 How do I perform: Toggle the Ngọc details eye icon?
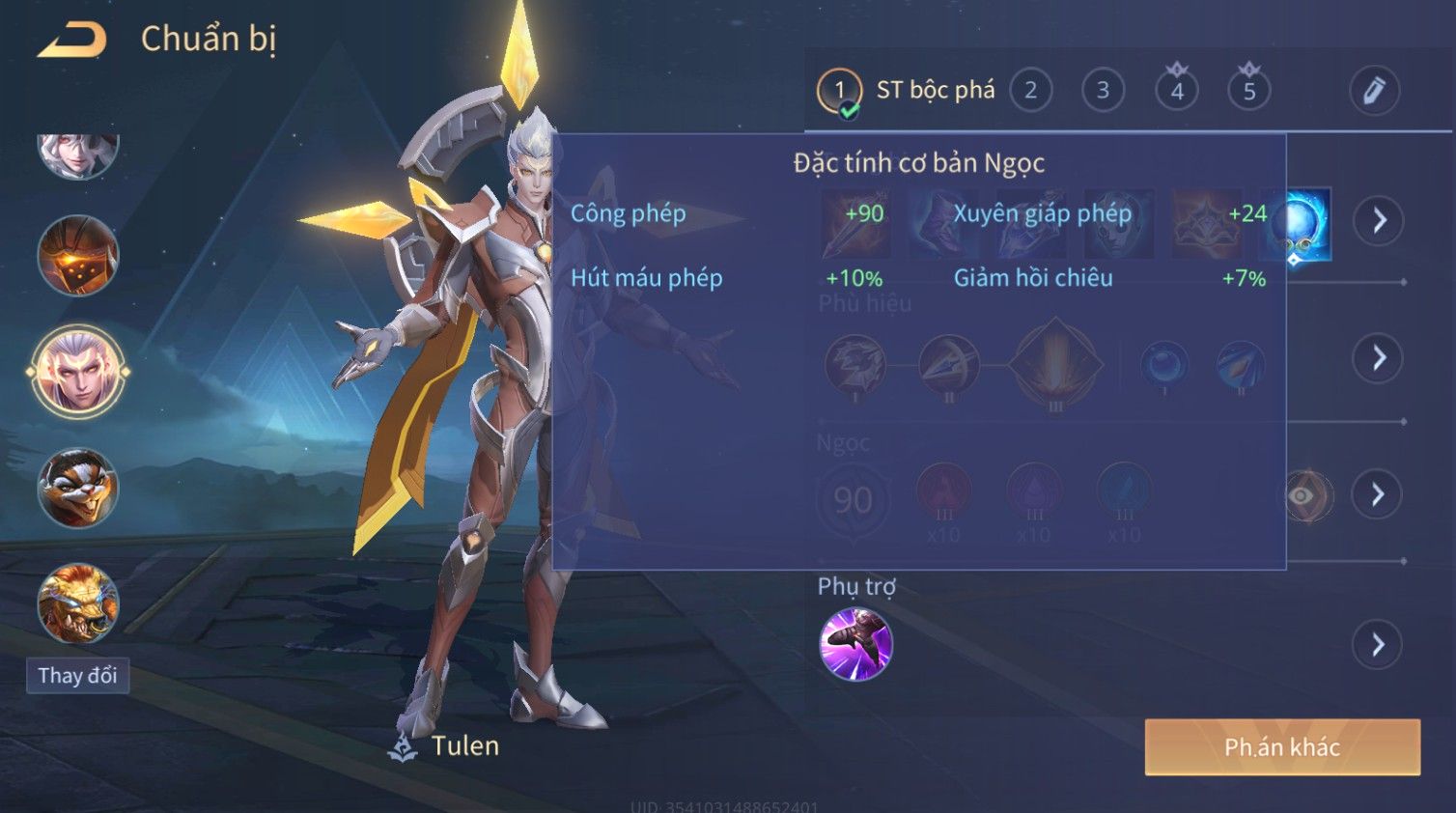(x=1302, y=495)
